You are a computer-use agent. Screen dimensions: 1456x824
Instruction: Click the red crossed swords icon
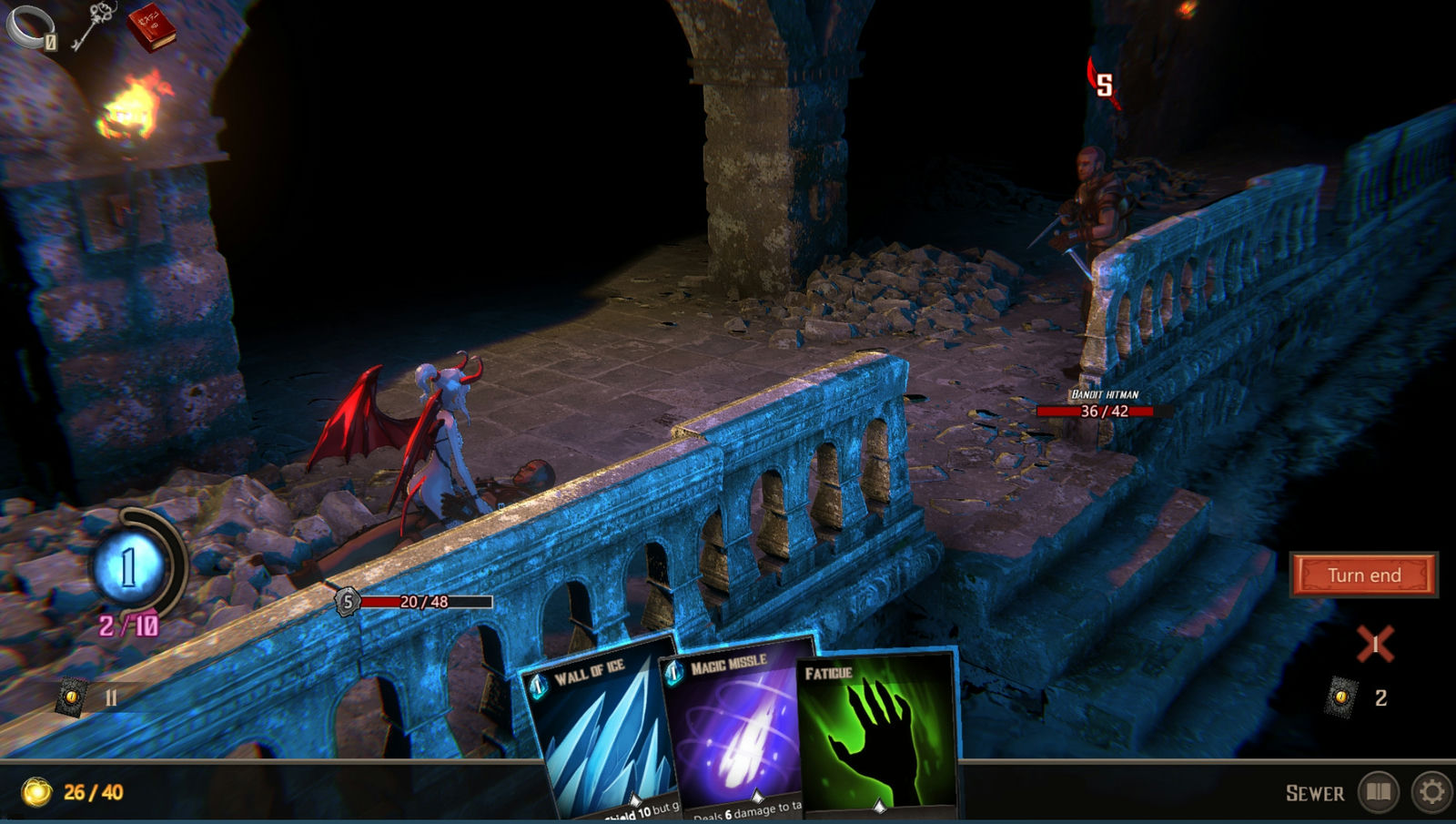[x=1375, y=645]
